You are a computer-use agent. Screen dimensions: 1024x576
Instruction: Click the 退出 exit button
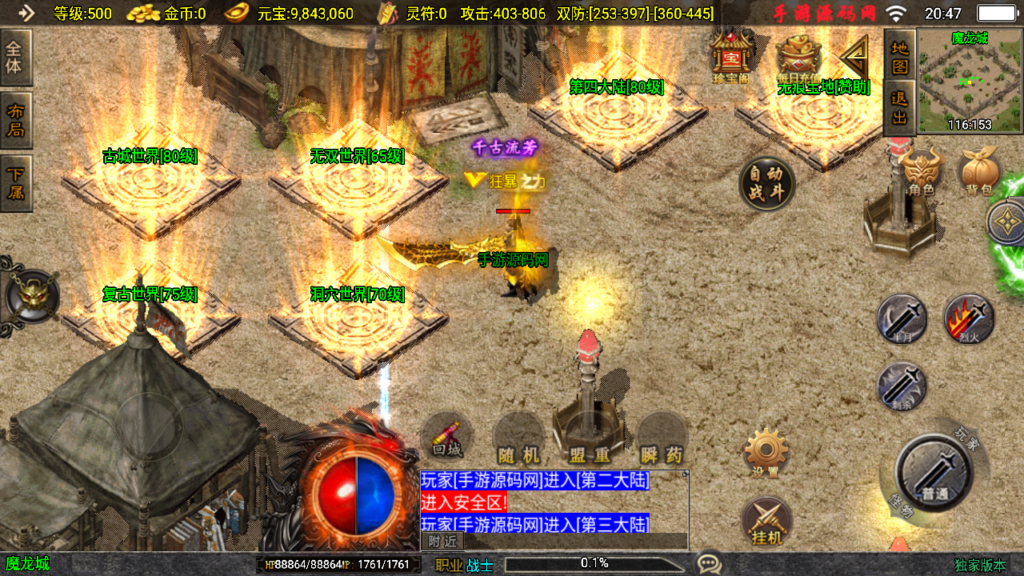[900, 109]
